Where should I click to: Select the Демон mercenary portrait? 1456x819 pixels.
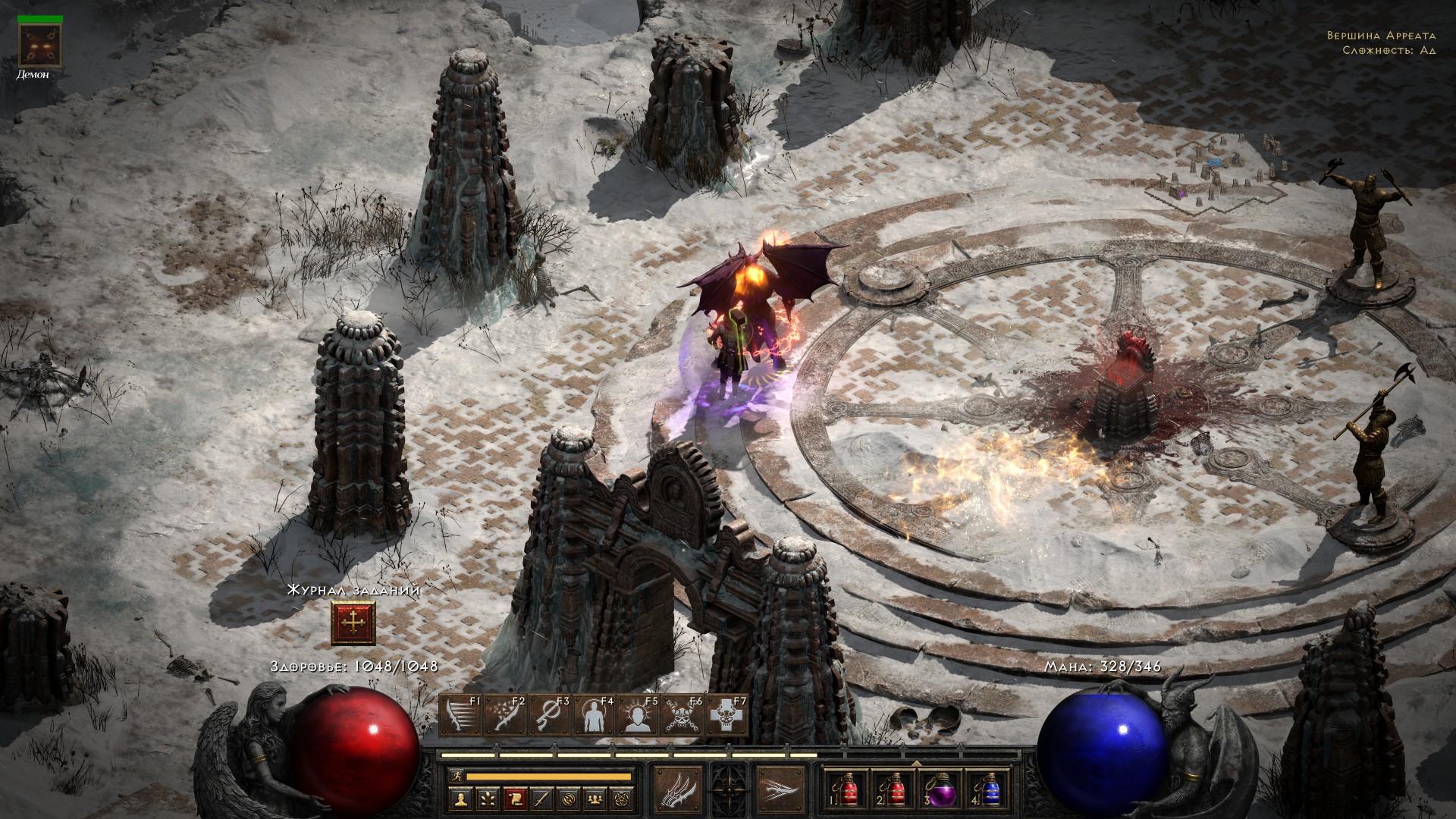[34, 44]
